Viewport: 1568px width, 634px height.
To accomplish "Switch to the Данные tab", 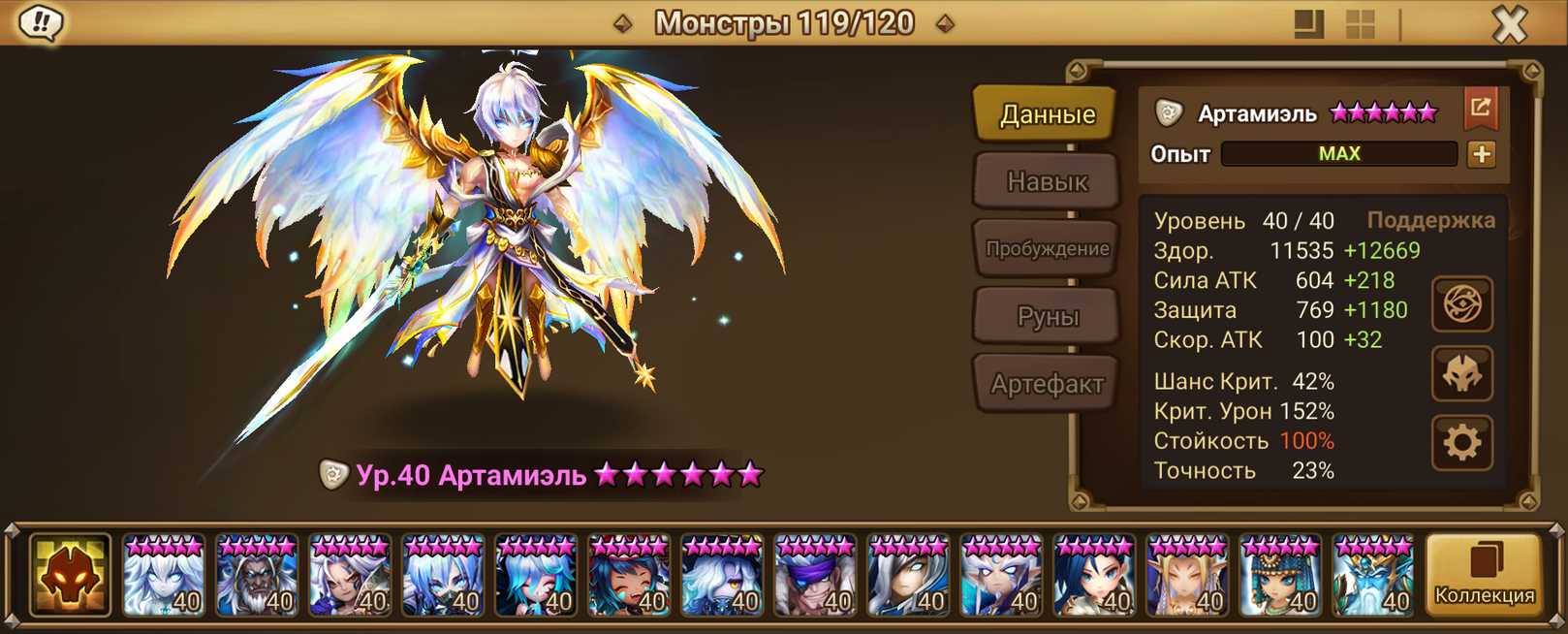I will click(x=1047, y=114).
